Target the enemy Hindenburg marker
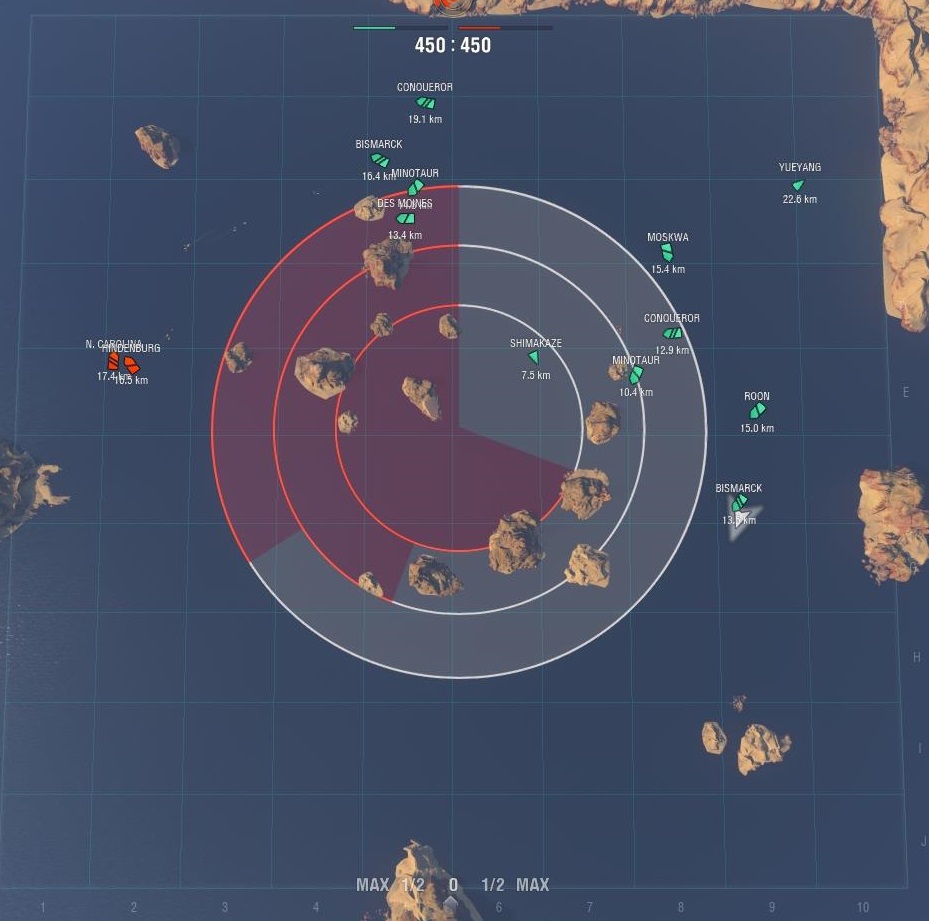The width and height of the screenshot is (929, 921). point(132,365)
